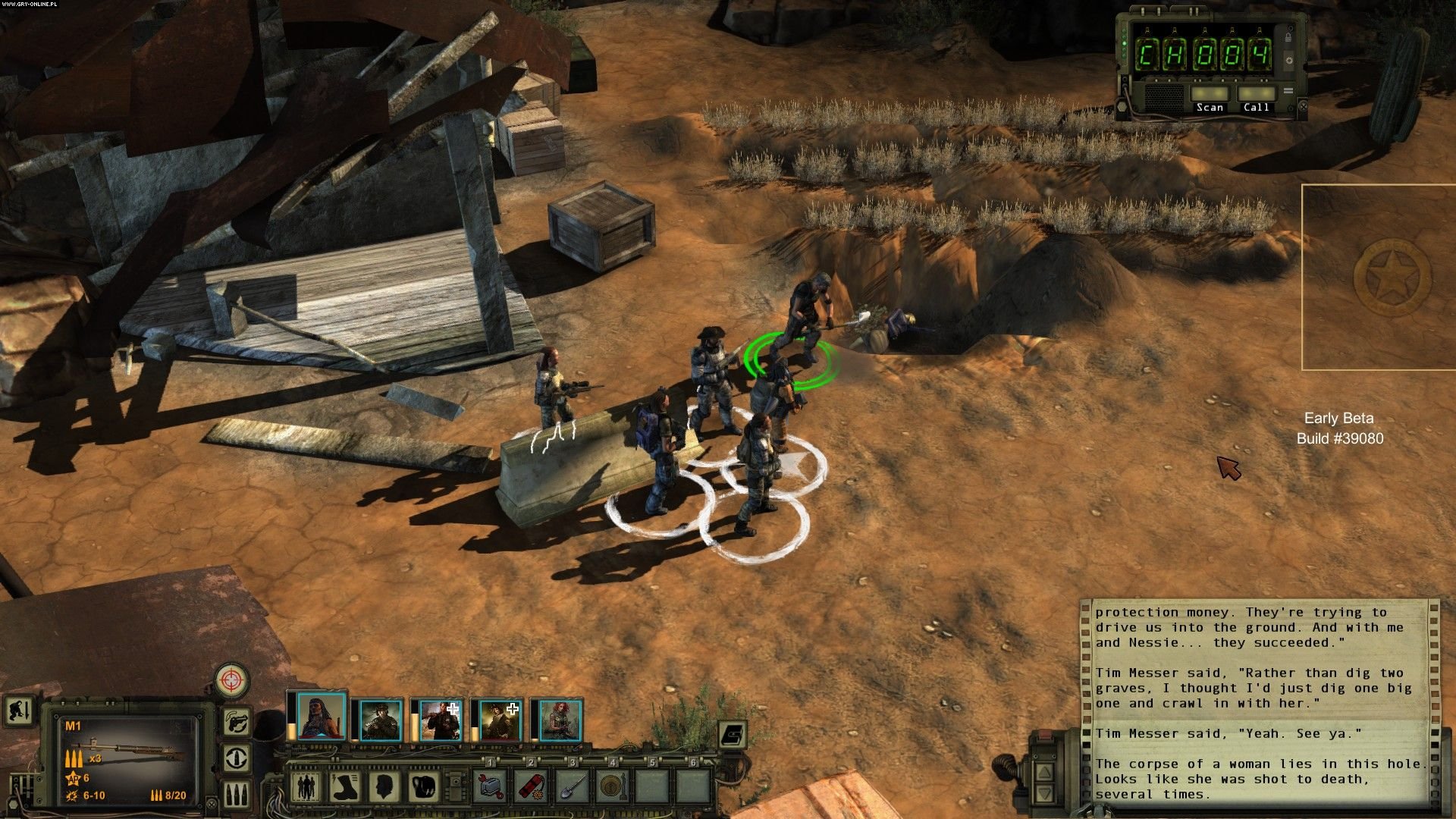Select the soldier-in-cap ranger portrait
The height and width of the screenshot is (819, 1456).
381,720
